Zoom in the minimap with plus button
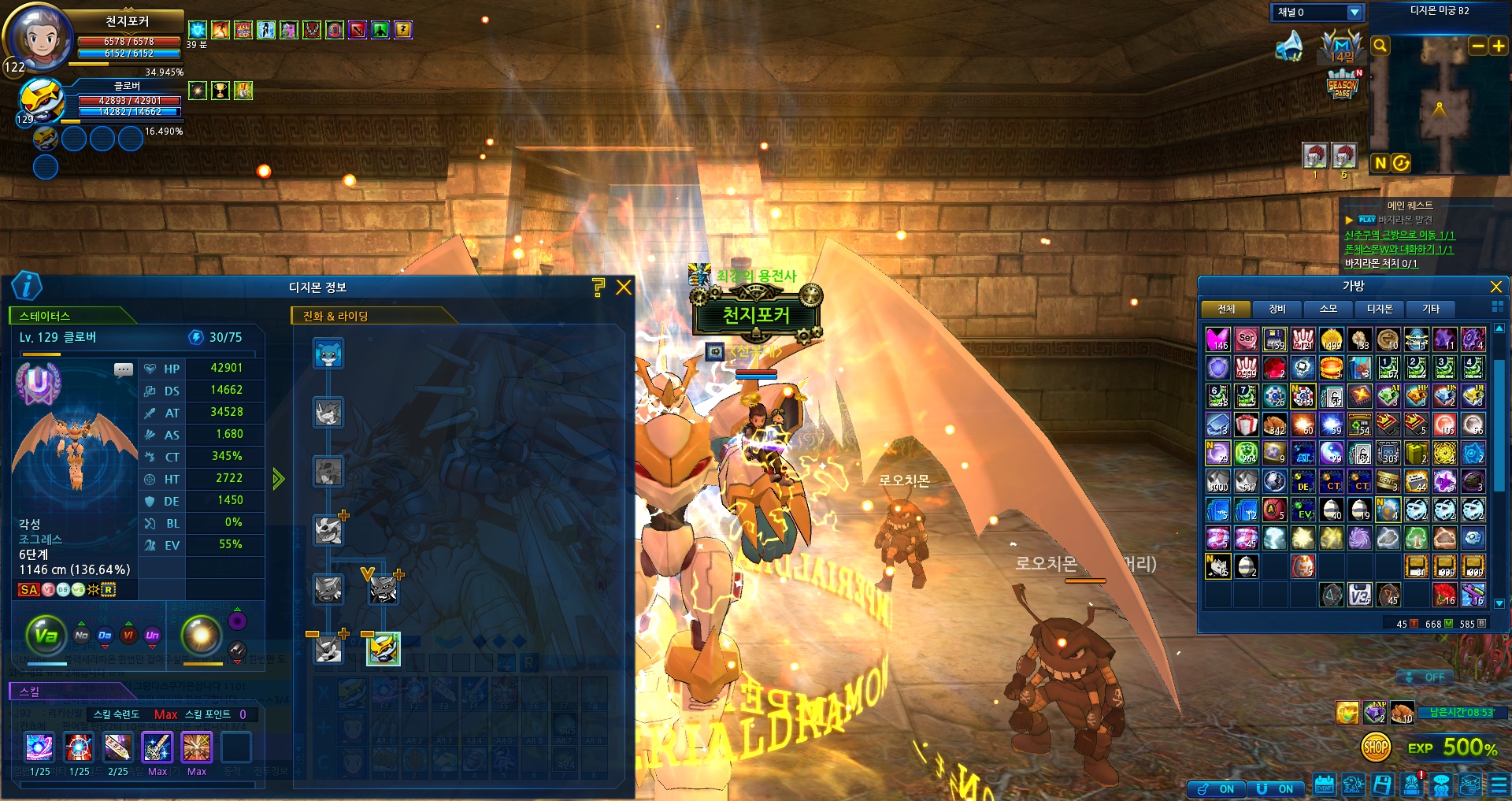 [x=1498, y=46]
